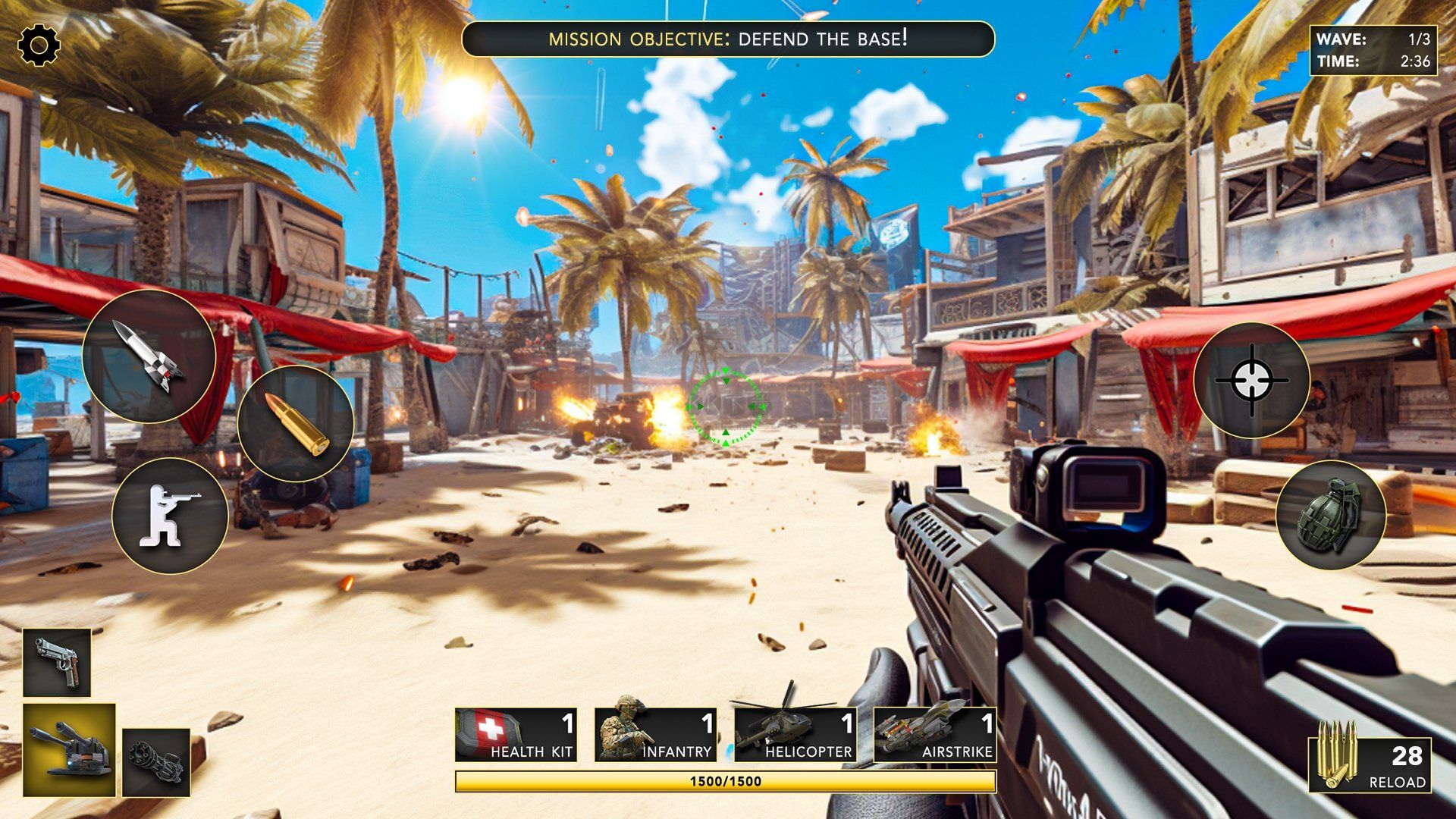The image size is (1456, 819).
Task: Use the Health Kit
Action: 515,735
